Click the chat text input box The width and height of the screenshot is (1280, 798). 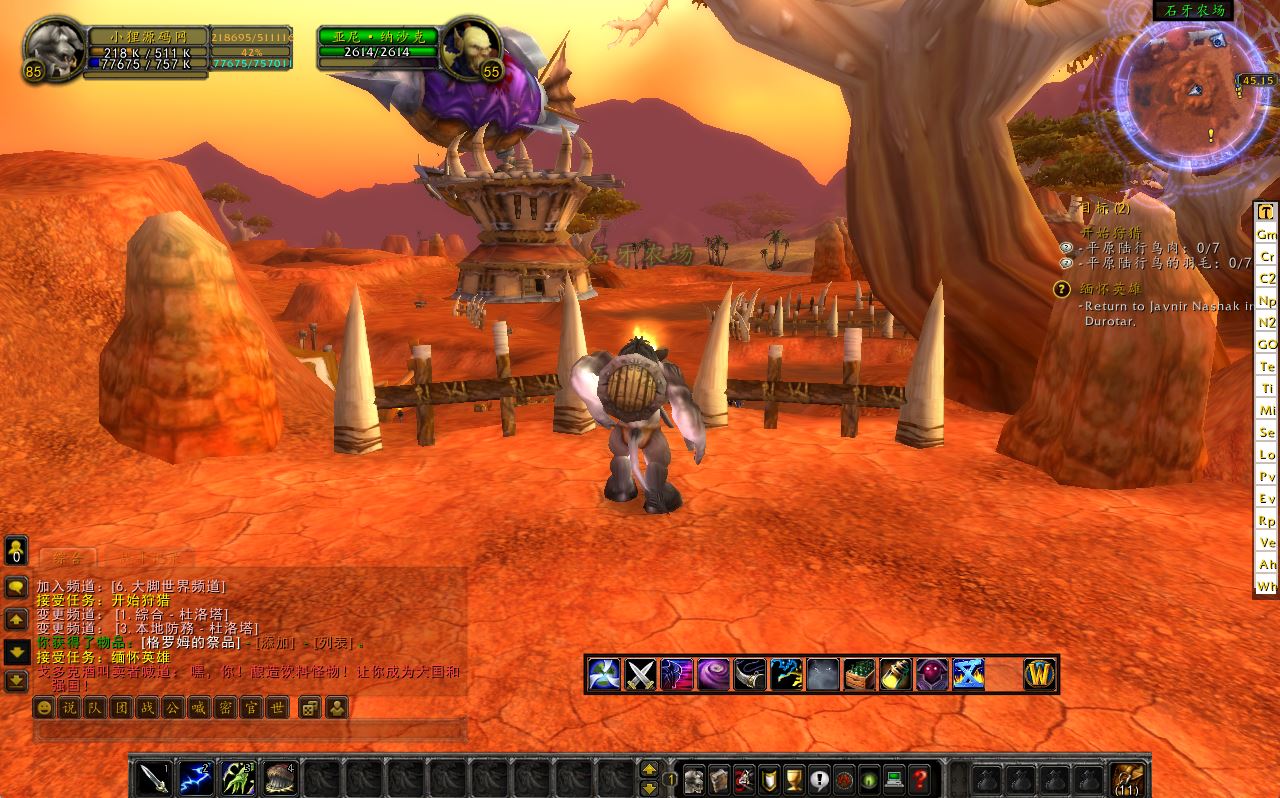coord(250,731)
